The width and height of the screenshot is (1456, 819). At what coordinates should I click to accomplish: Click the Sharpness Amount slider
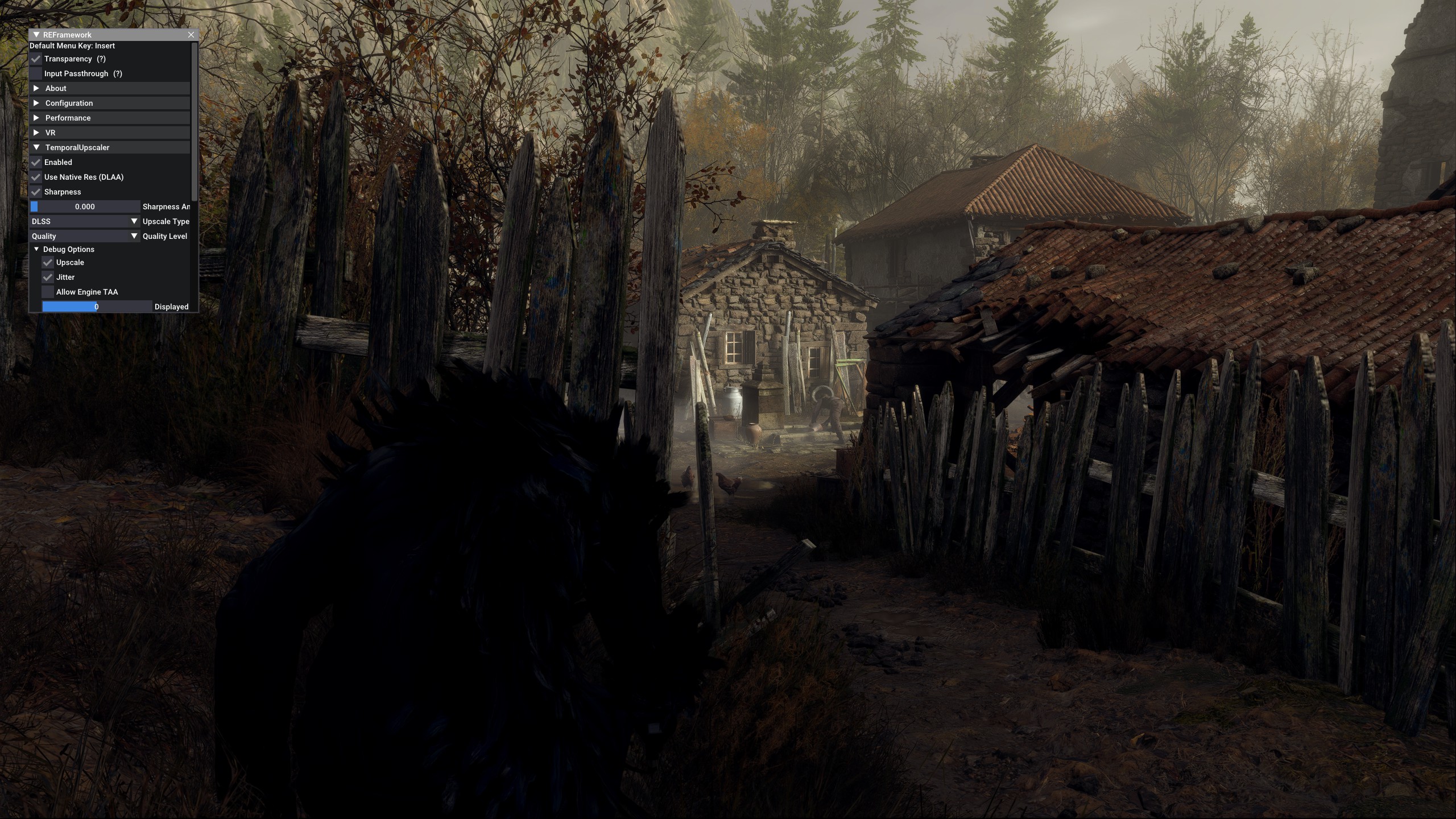[x=85, y=206]
